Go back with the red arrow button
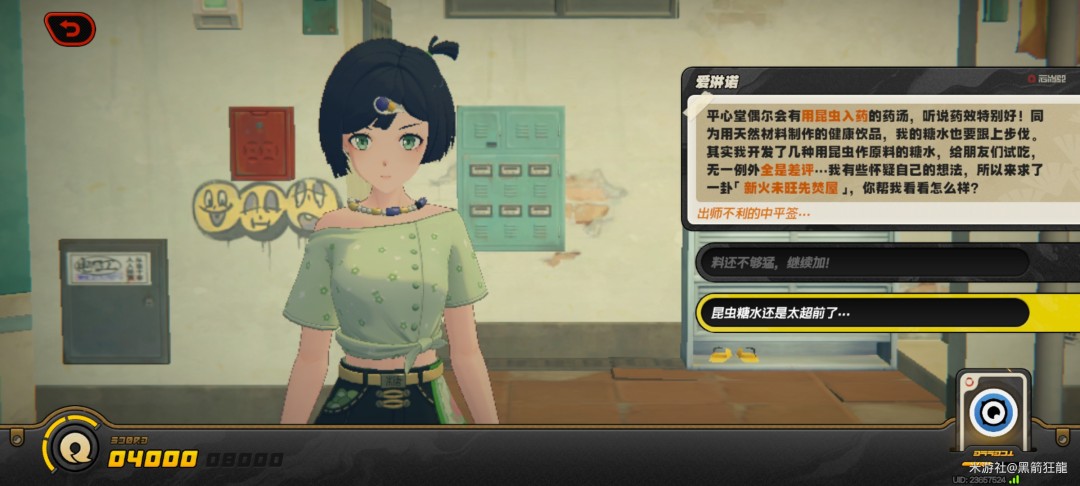Viewport: 1080px width, 486px height. pos(69,29)
